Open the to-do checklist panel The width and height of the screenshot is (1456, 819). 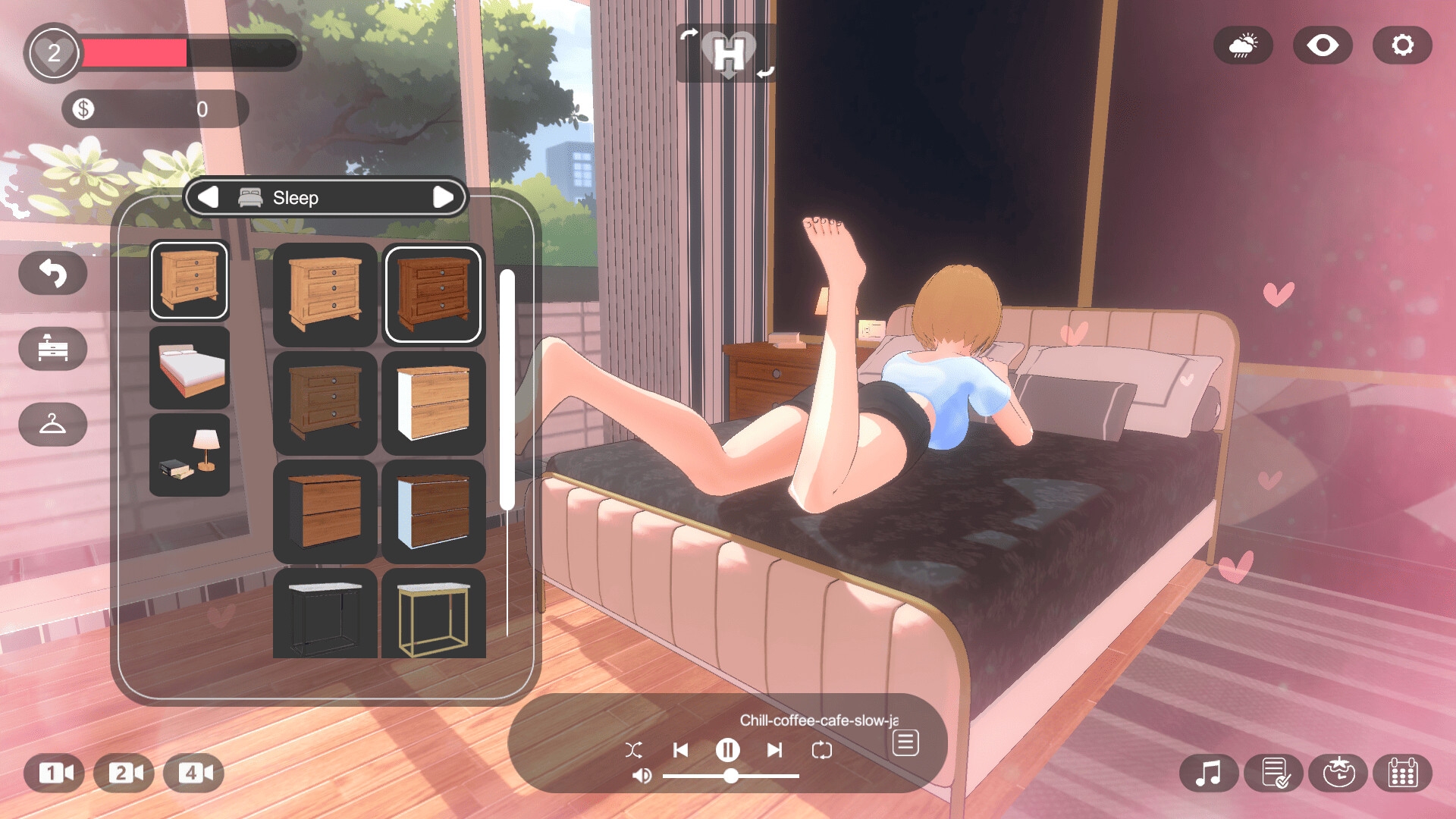click(x=1276, y=773)
